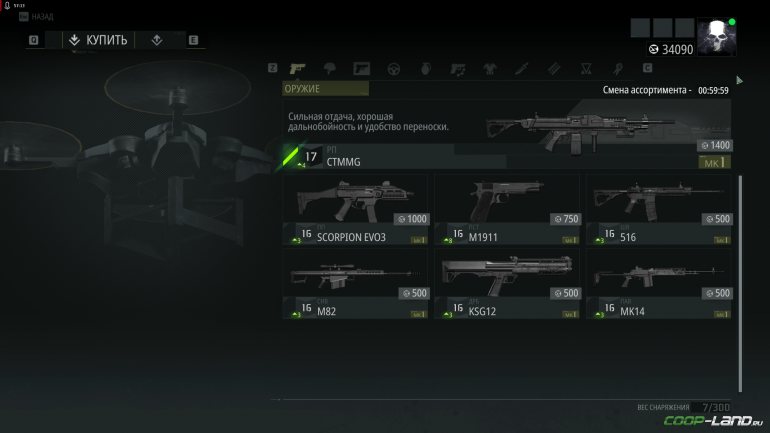Screen dimensions: 770x433
Task: Select the M82 sniper rifle tile
Action: tap(356, 283)
